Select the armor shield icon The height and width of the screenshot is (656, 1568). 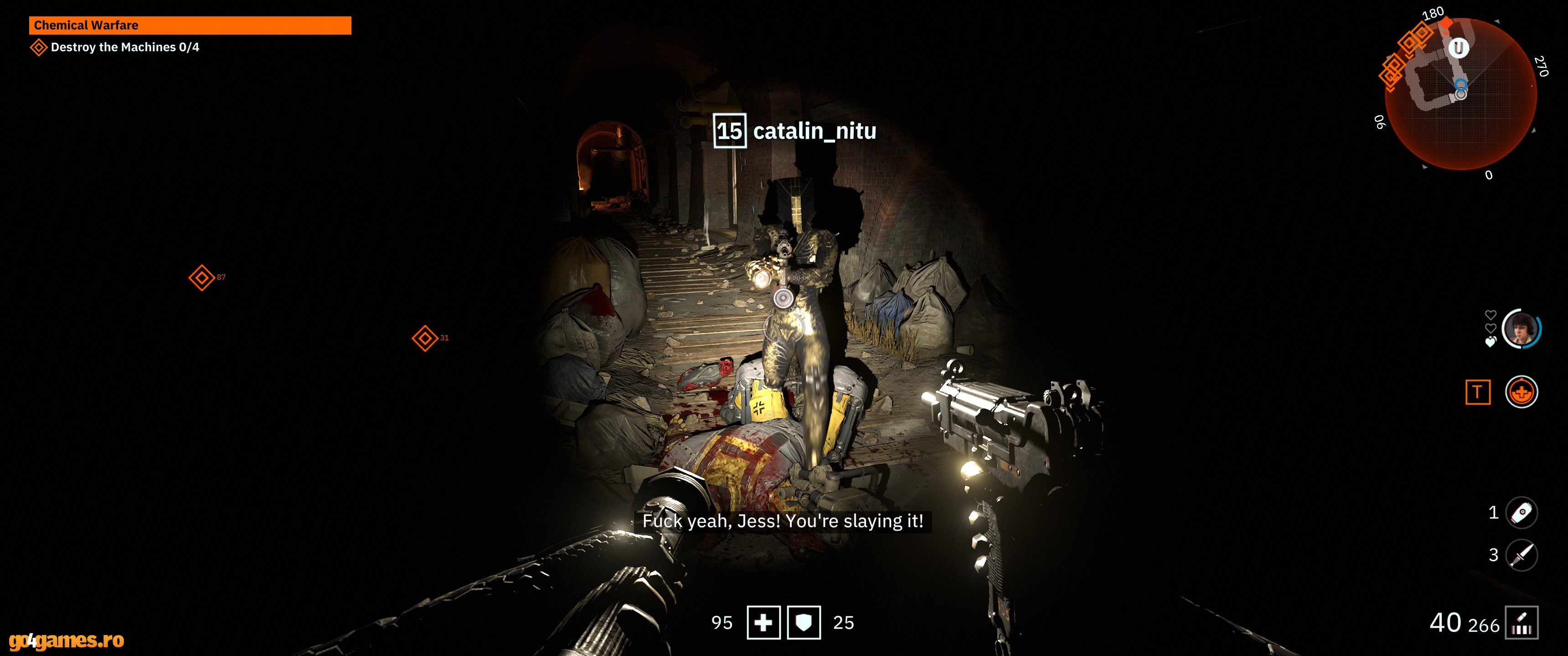(x=804, y=623)
